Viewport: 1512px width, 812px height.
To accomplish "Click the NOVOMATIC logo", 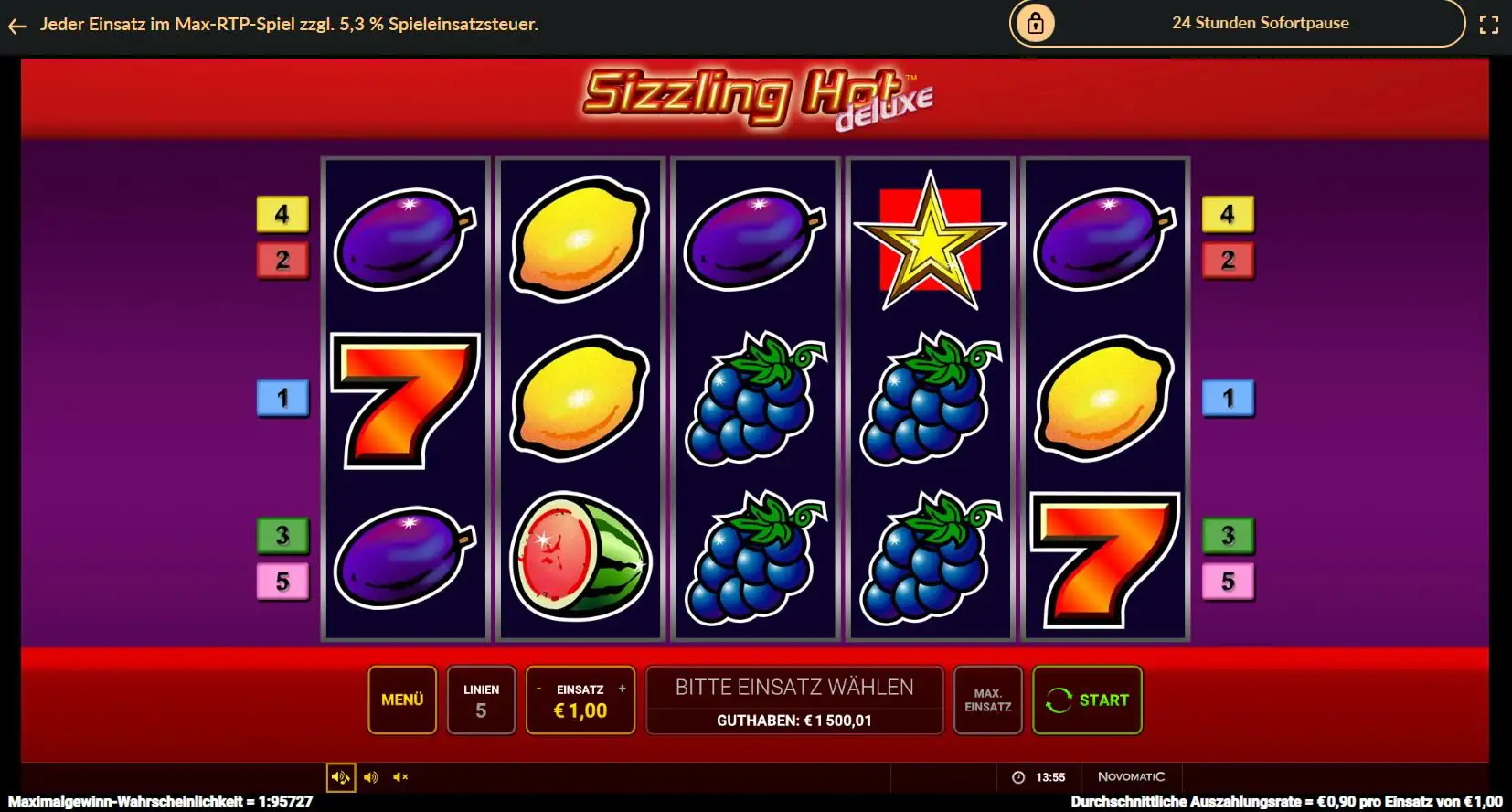I will [x=1132, y=775].
